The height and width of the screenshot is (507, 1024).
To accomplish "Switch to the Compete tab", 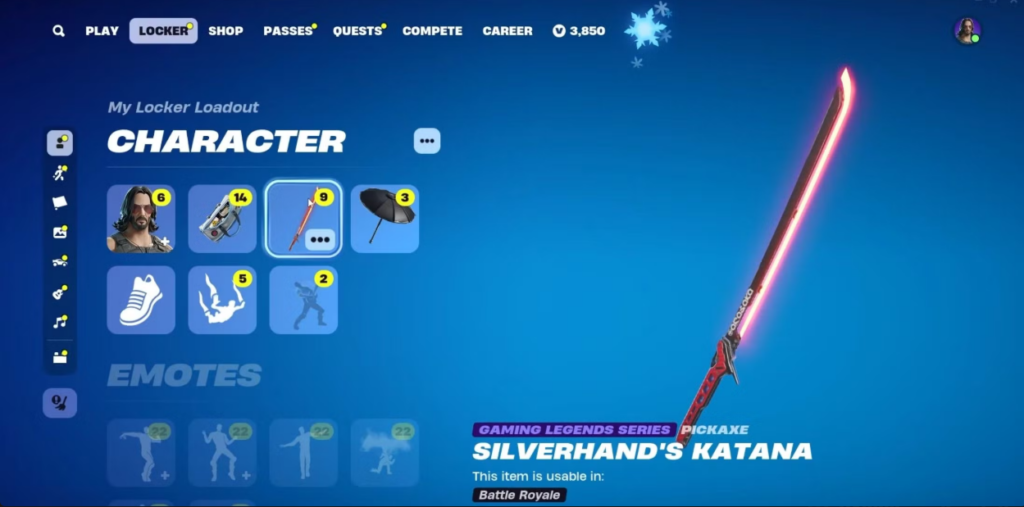I will [x=432, y=31].
